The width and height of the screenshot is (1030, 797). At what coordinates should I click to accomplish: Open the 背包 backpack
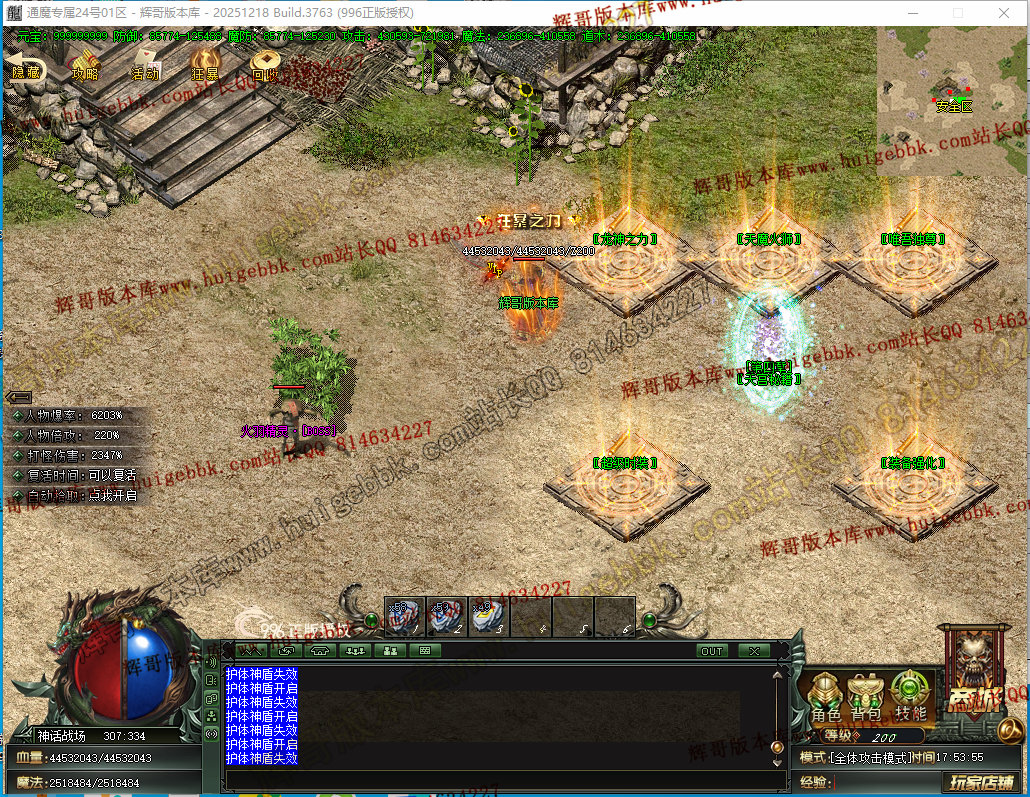click(x=866, y=697)
